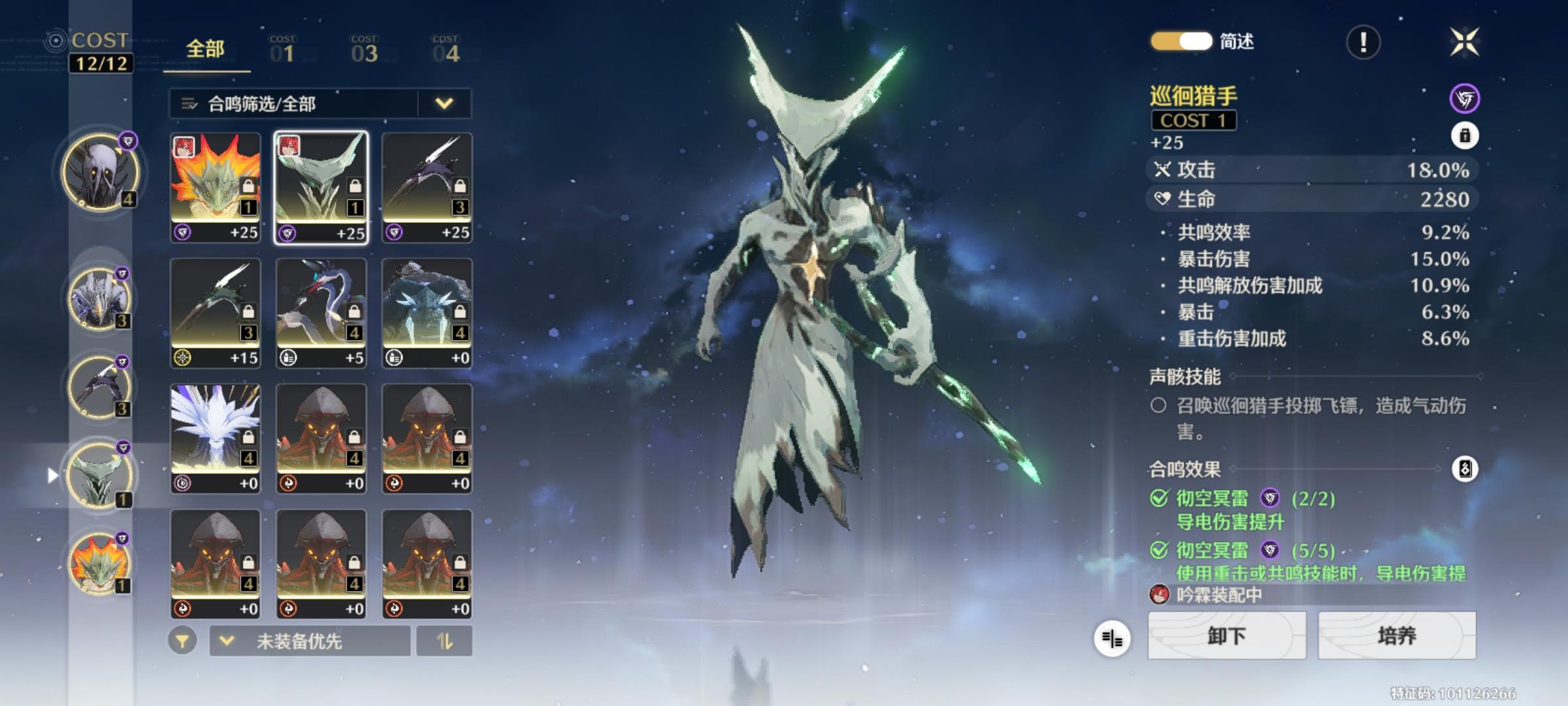The height and width of the screenshot is (706, 1568).
Task: Open the echo filter funnel button
Action: pyautogui.click(x=182, y=641)
